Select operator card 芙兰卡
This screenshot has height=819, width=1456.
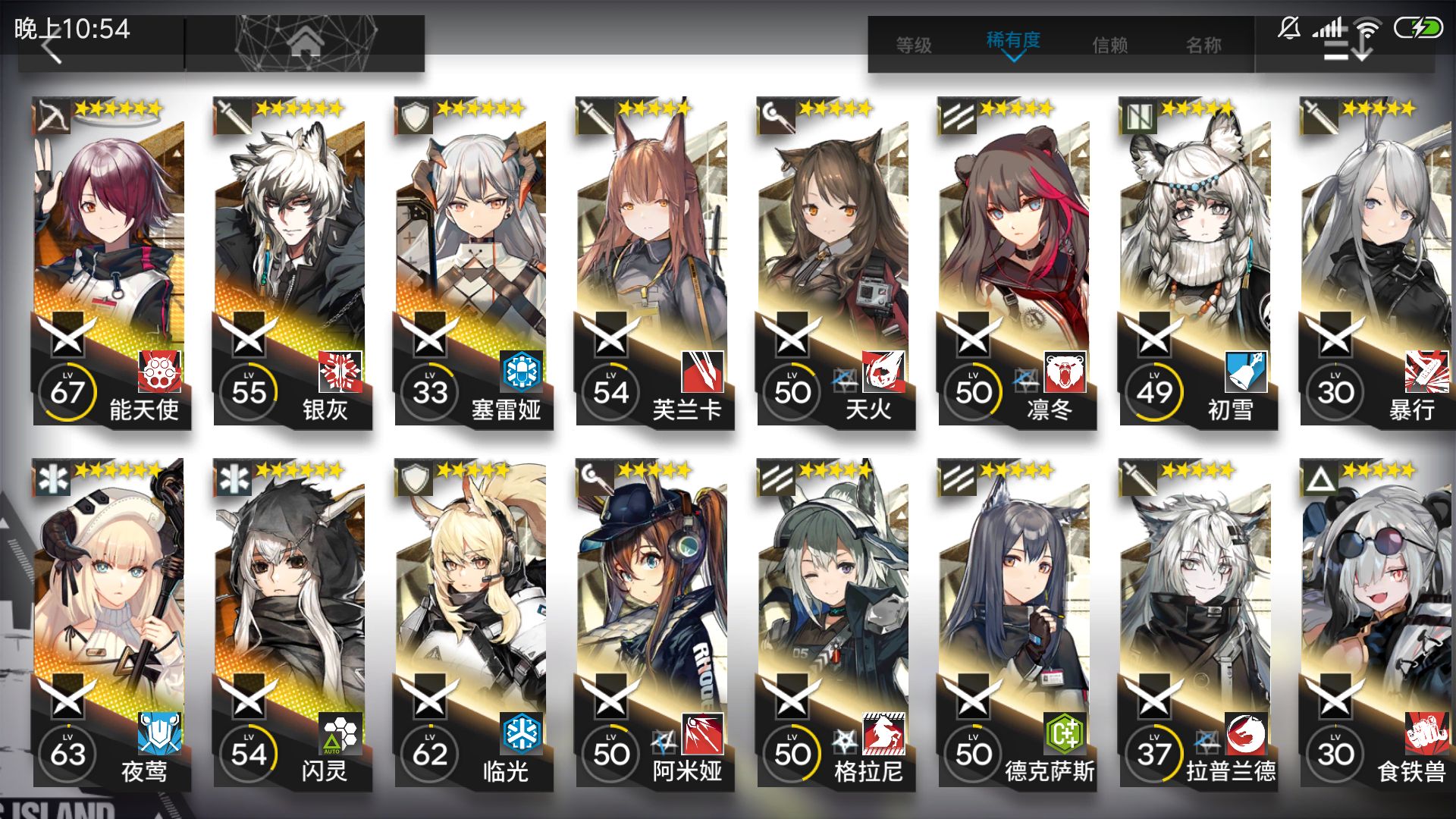(654, 262)
